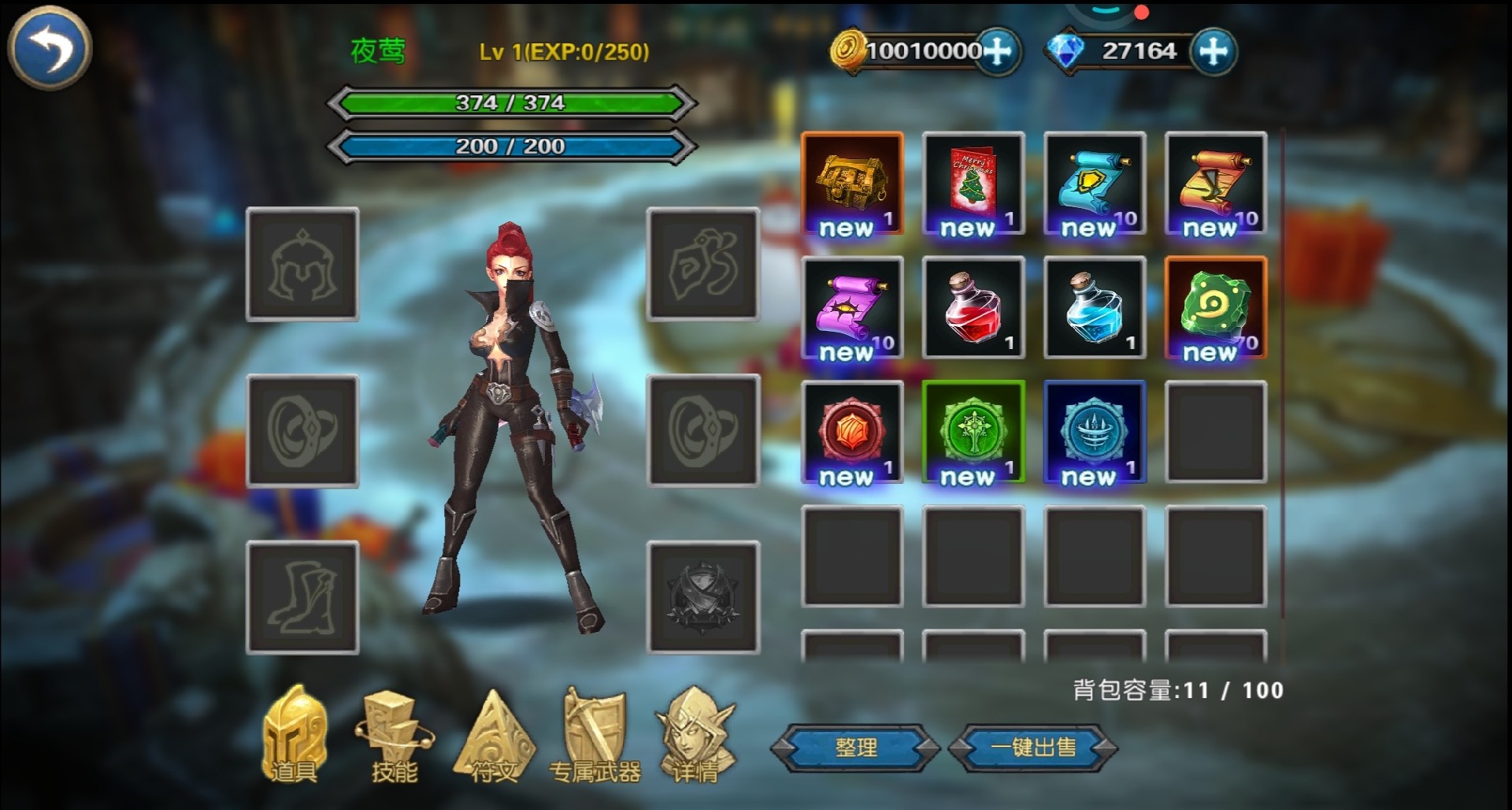Sort inventory with the 整理 button
Screen dimensions: 1512x810
pos(855,747)
